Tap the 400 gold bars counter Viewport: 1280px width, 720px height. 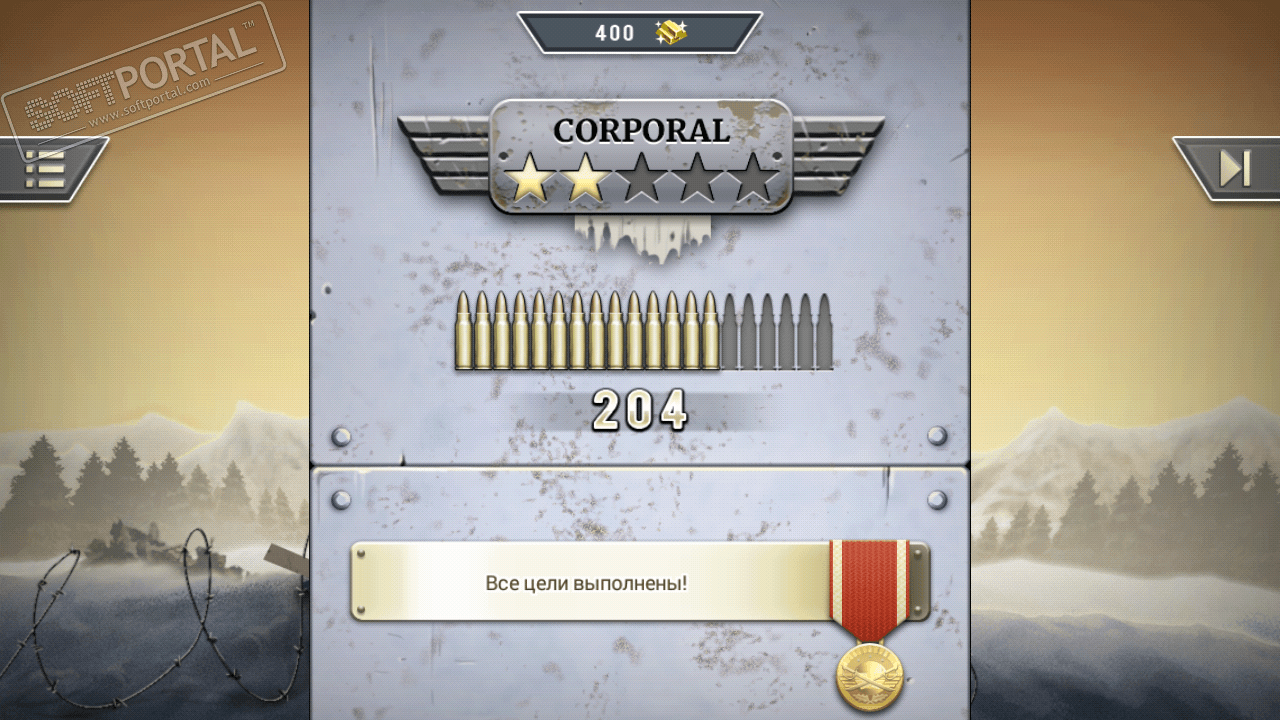(x=640, y=33)
